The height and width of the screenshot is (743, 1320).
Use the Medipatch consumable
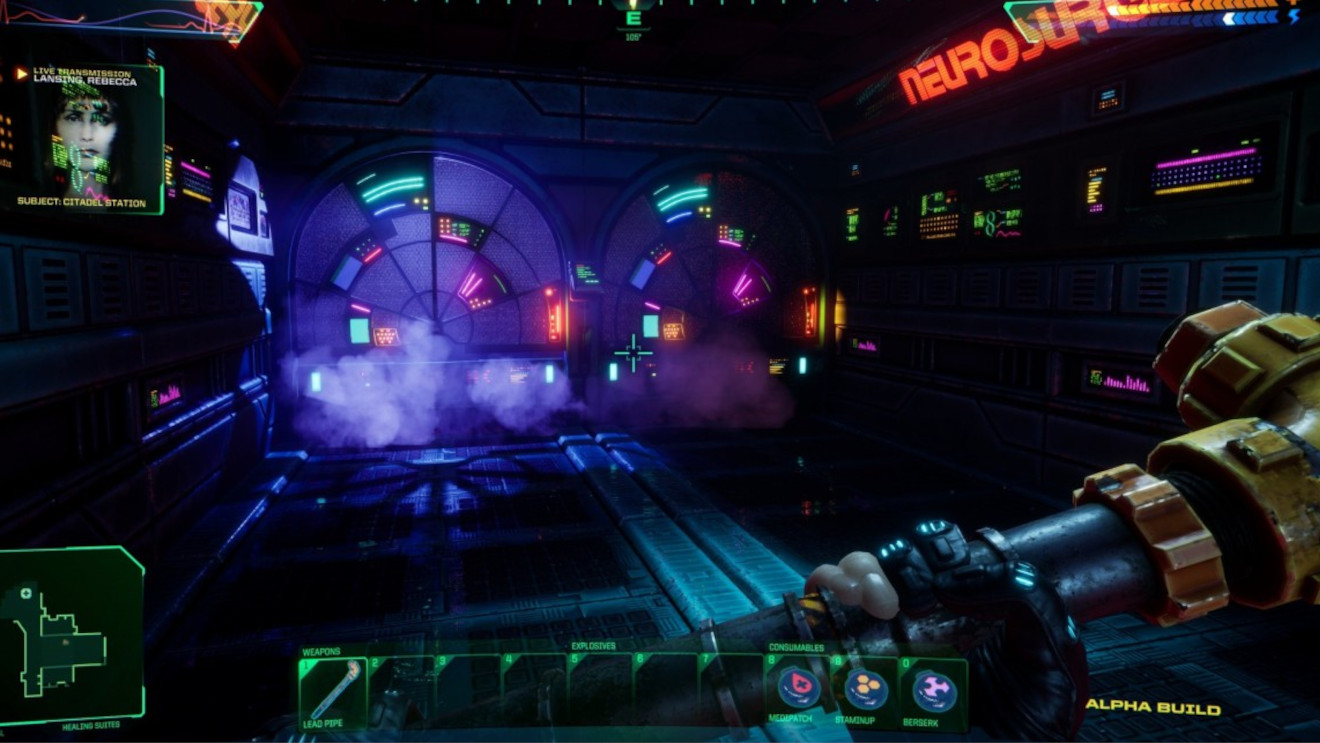tap(797, 686)
